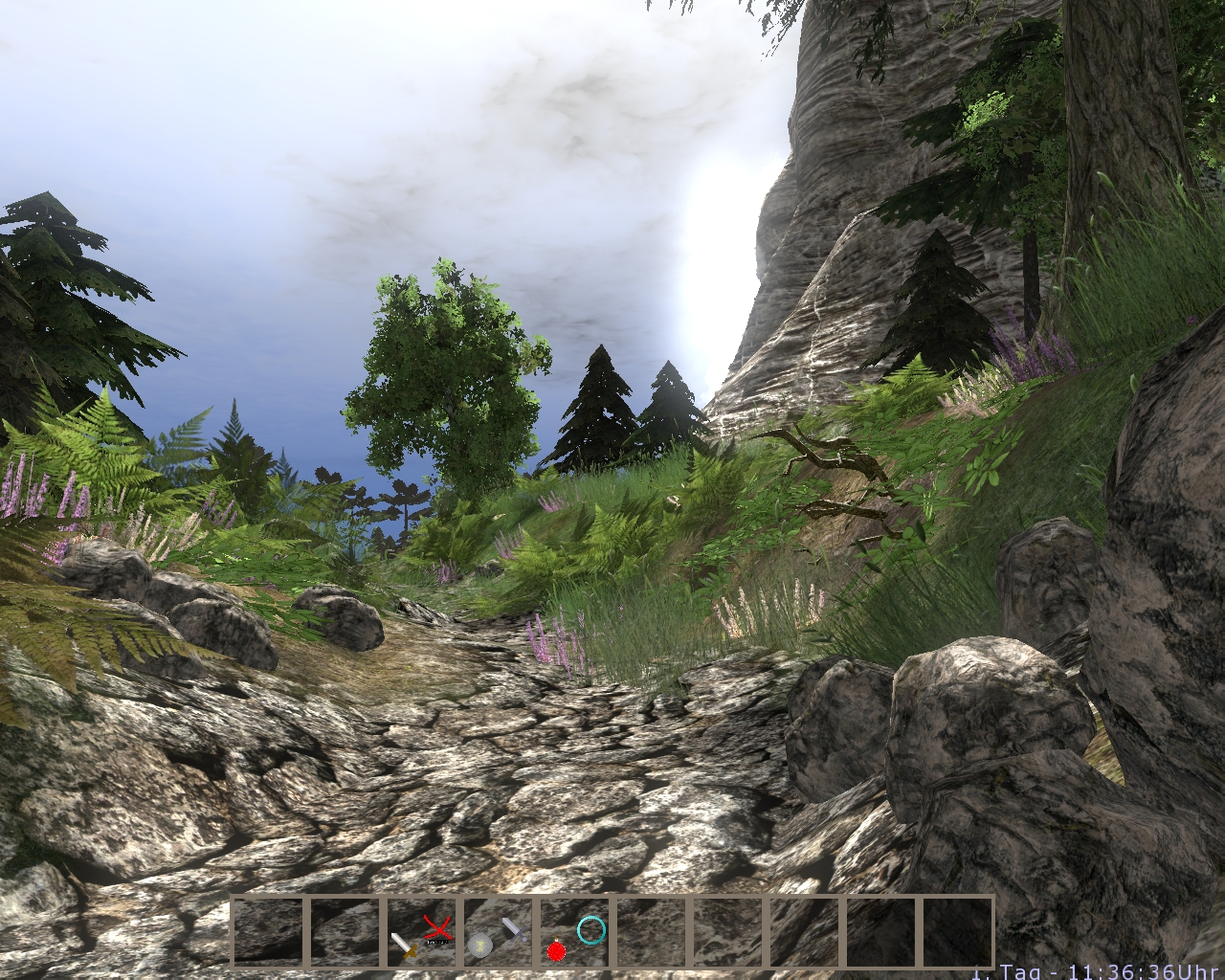Click the red X icon in the hotbar
Screen dimensions: 1225x980
click(x=438, y=927)
